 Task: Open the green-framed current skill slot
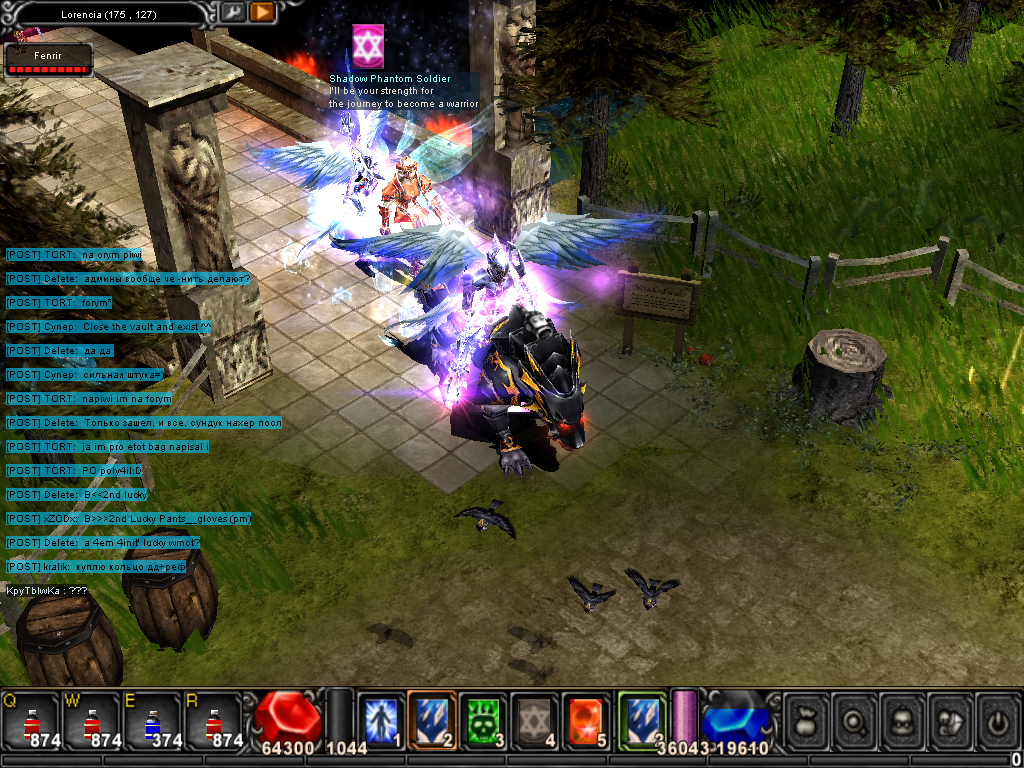(x=641, y=721)
